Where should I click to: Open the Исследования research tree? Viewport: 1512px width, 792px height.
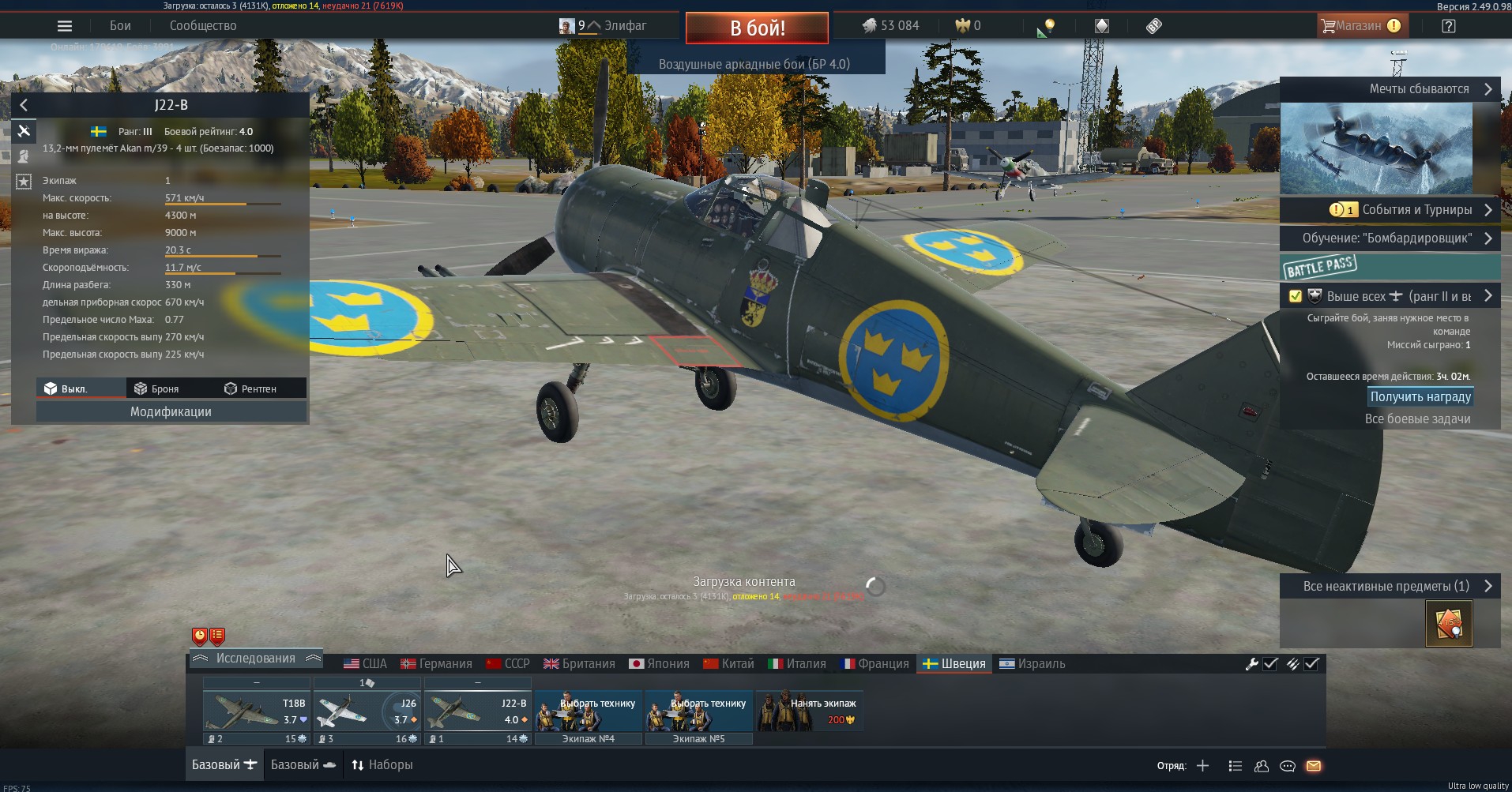(x=256, y=659)
